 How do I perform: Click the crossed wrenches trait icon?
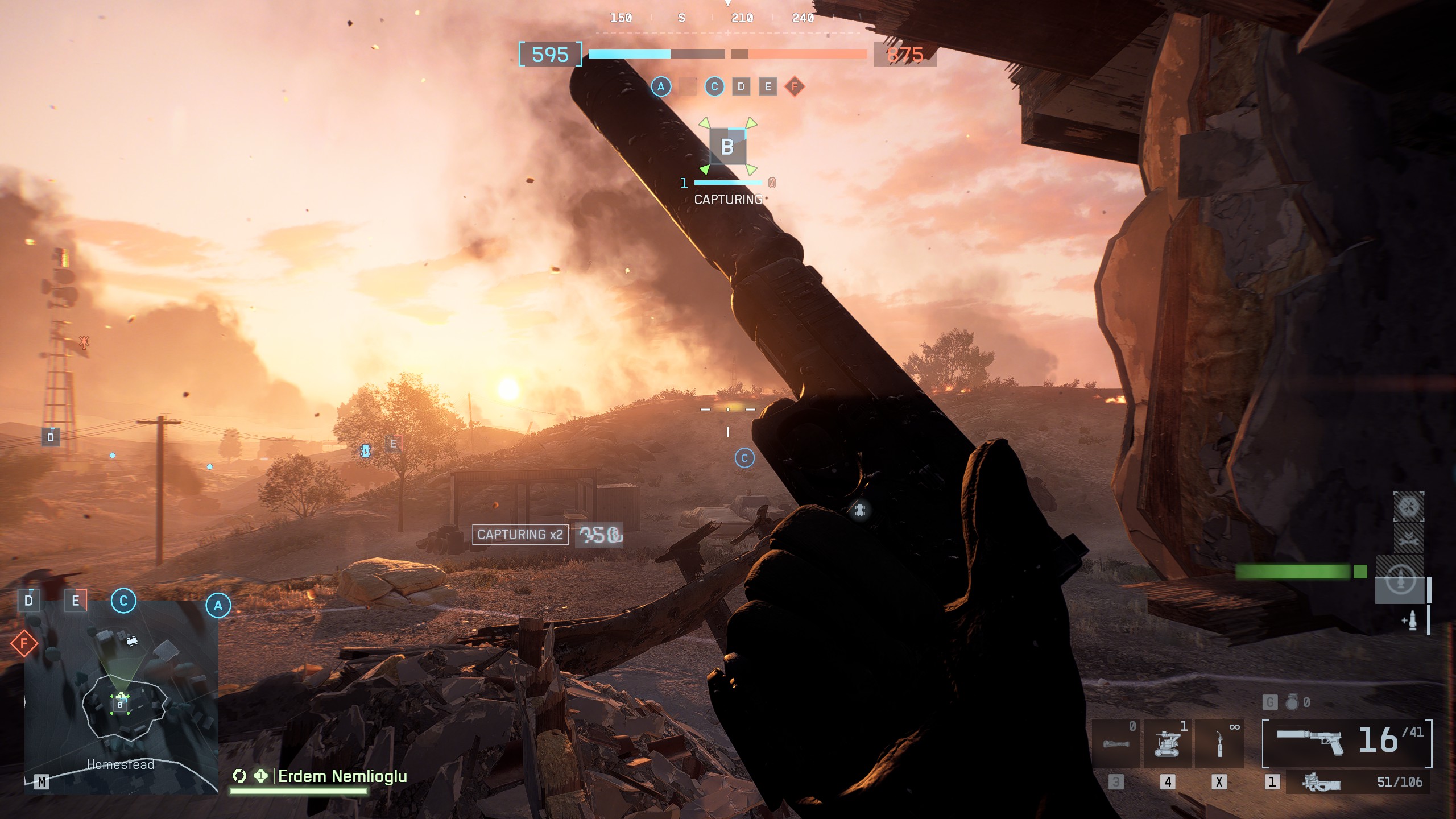point(1408,539)
